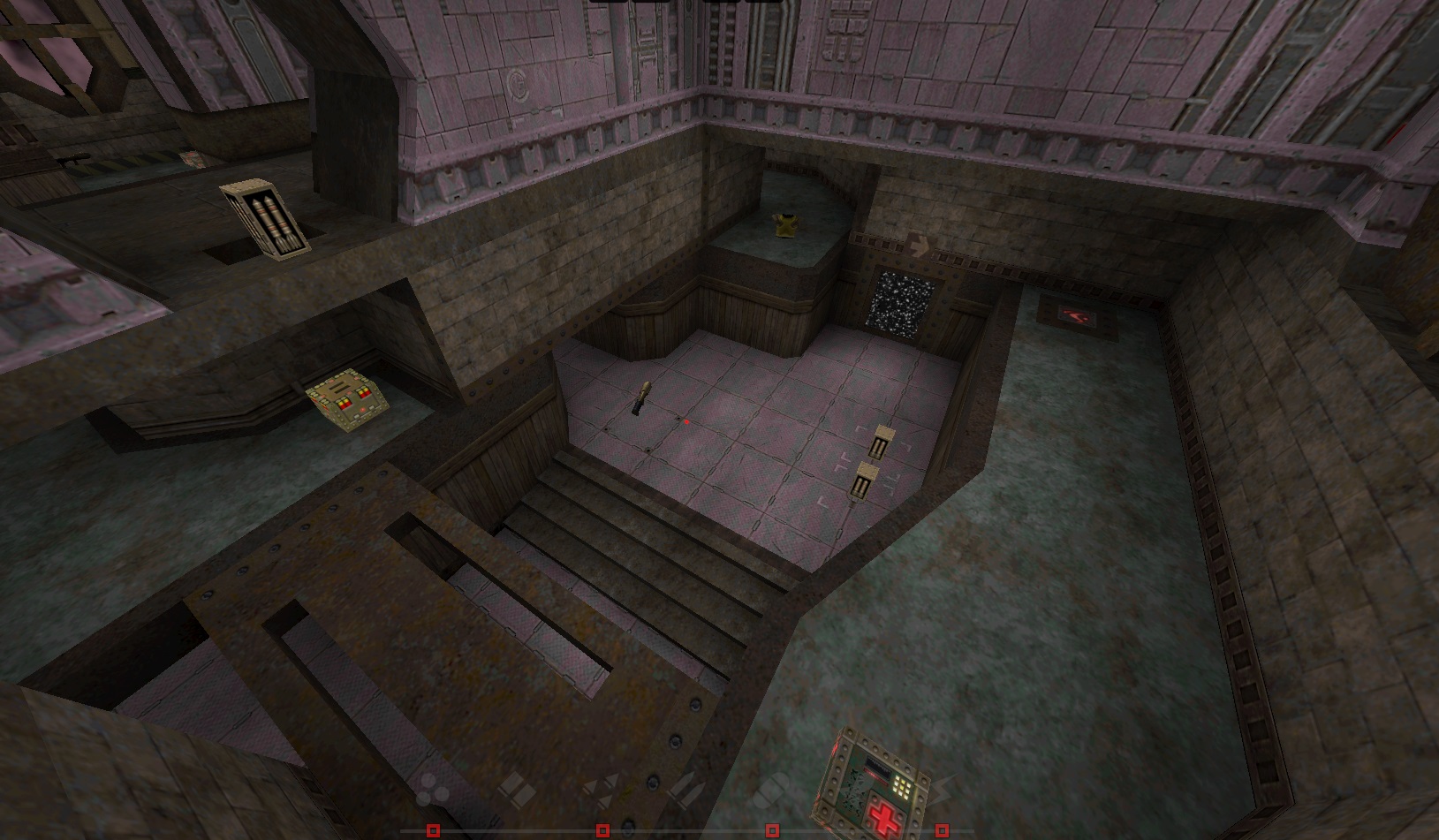Choose the shells ammo icon
1439x840 pixels.
517,789
